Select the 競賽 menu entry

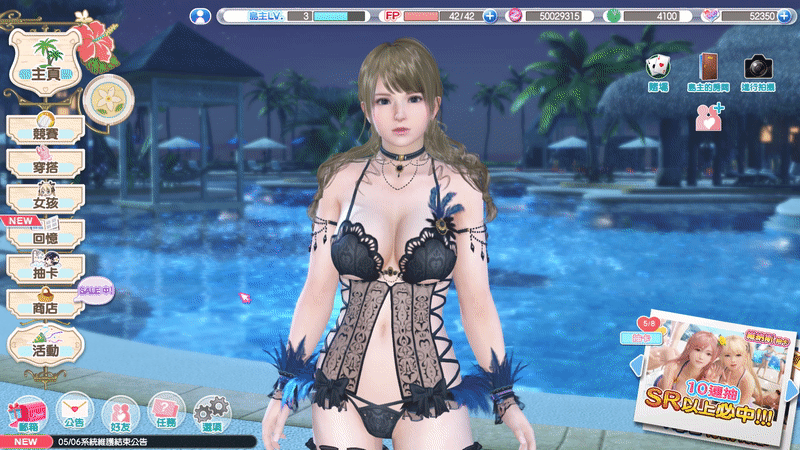click(45, 129)
